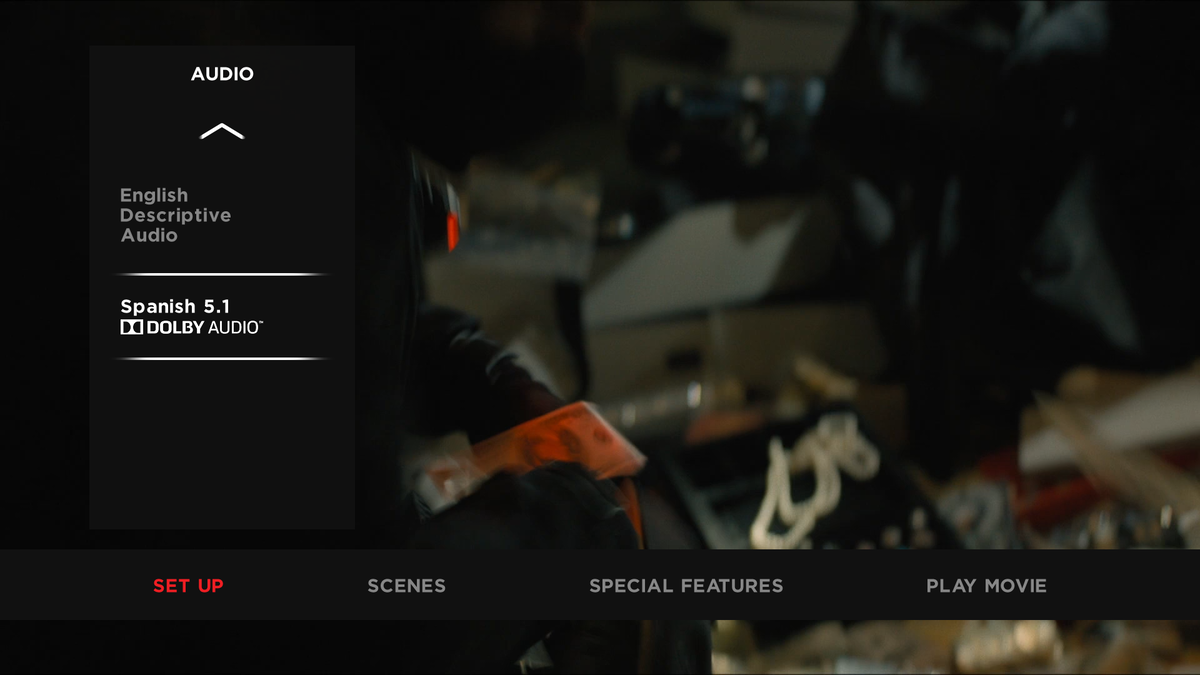Show Special Features

[686, 586]
